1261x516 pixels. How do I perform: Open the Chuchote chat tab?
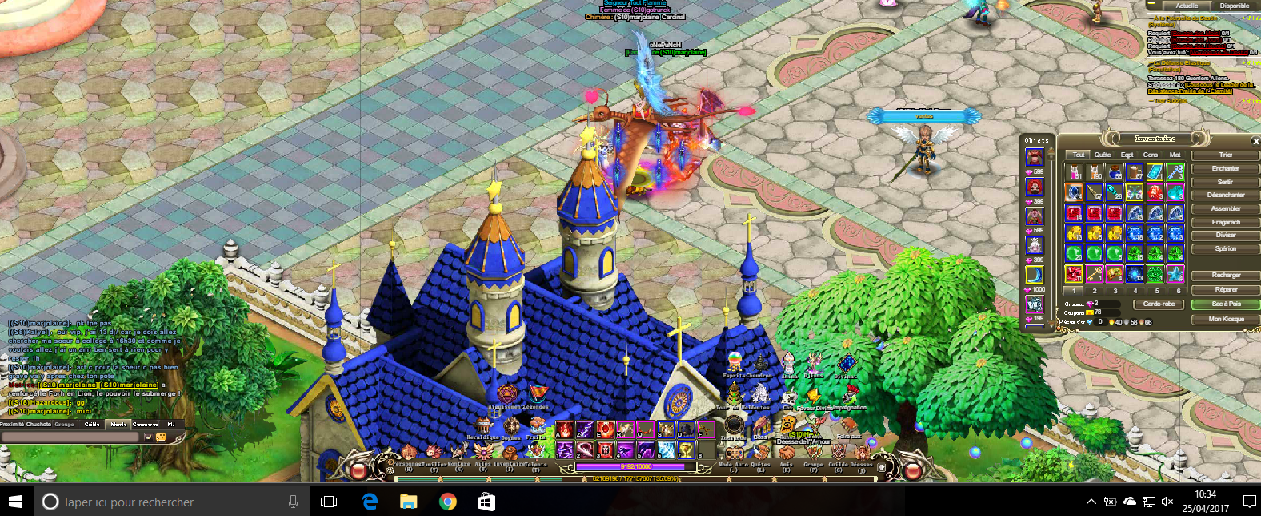pos(39,424)
